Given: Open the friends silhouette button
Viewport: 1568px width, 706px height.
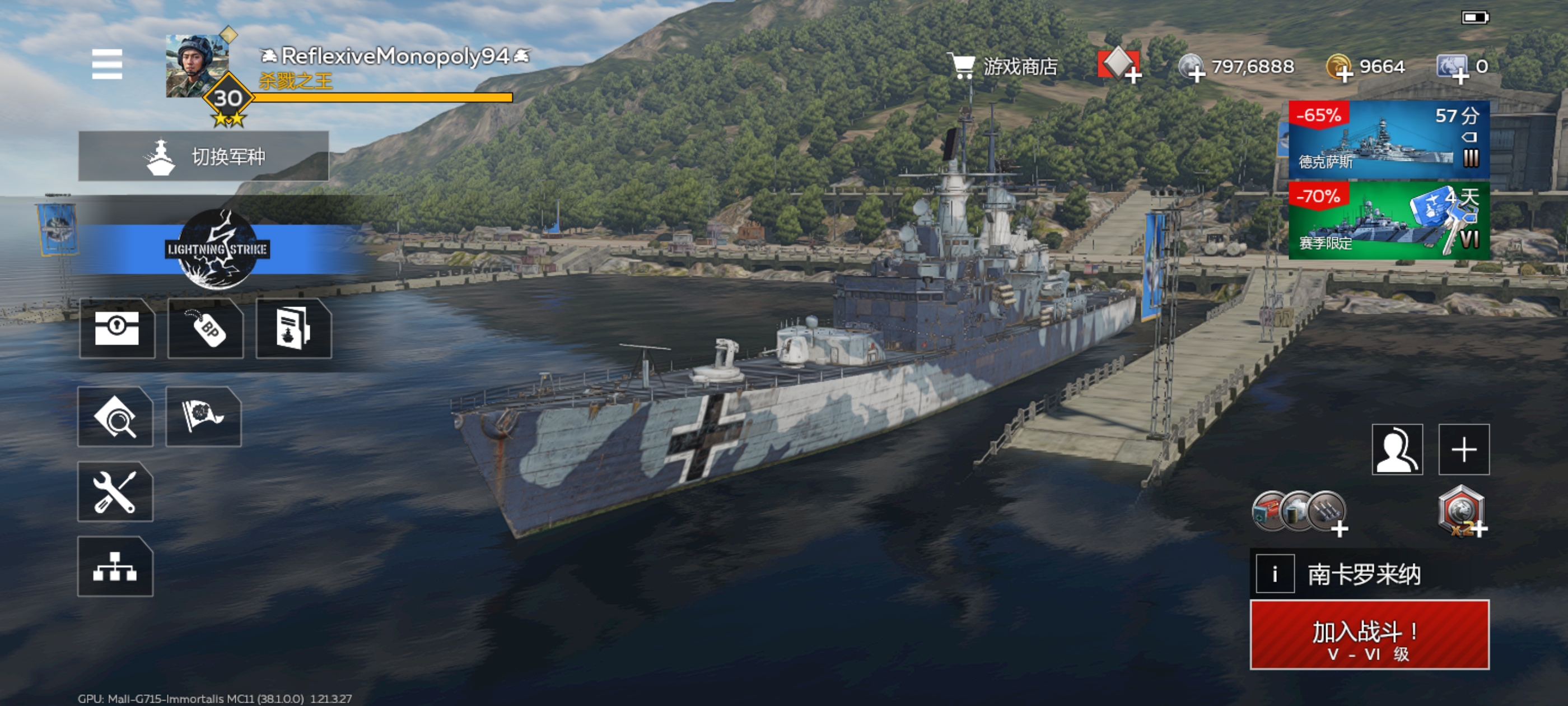Looking at the screenshot, I should 1397,449.
